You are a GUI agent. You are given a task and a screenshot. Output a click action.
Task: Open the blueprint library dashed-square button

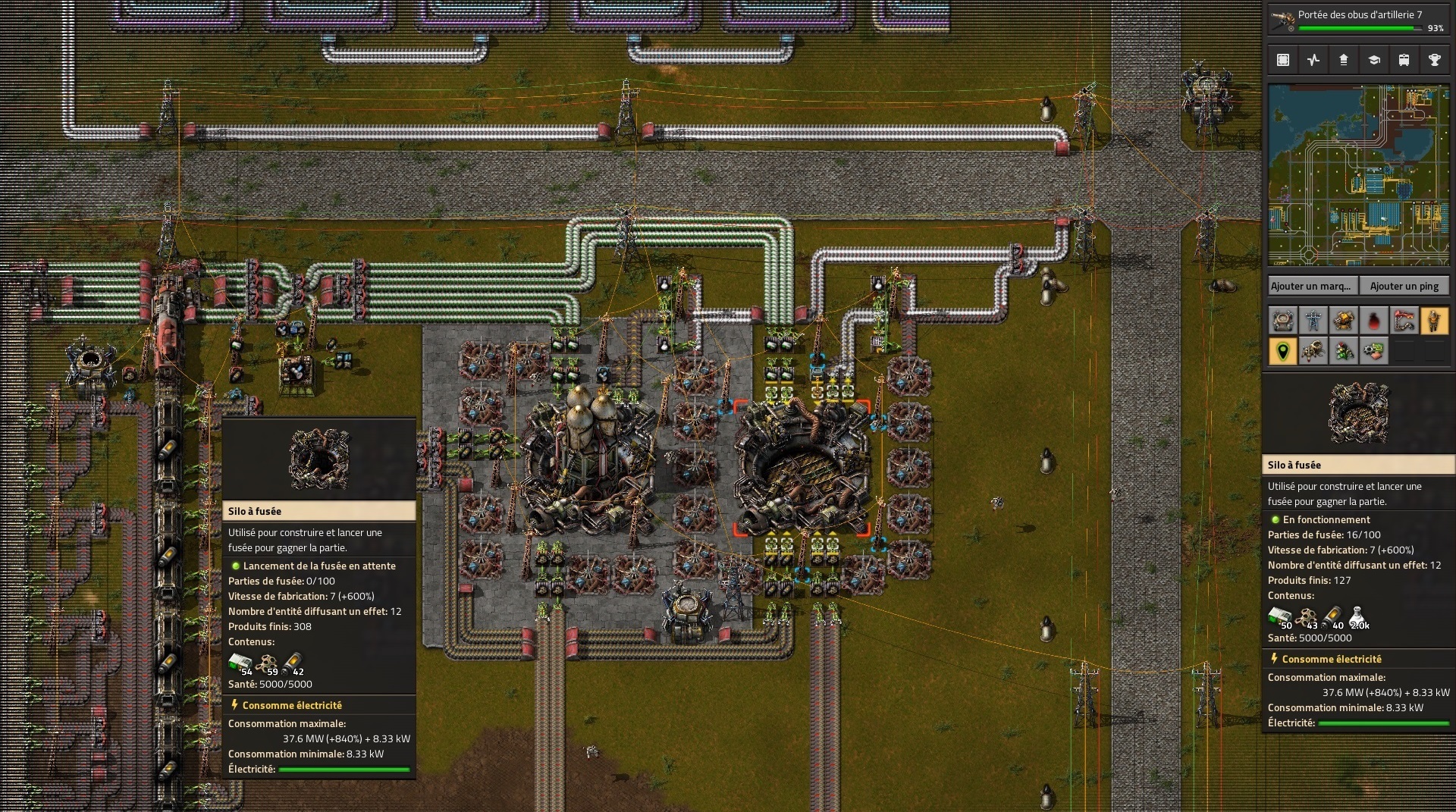pos(1283,60)
